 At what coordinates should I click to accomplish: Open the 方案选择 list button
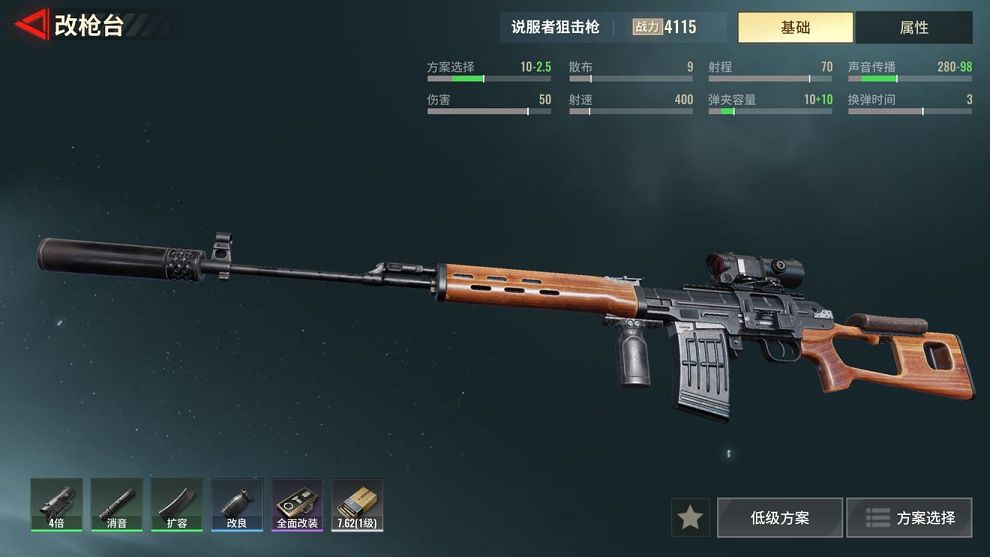tap(909, 518)
